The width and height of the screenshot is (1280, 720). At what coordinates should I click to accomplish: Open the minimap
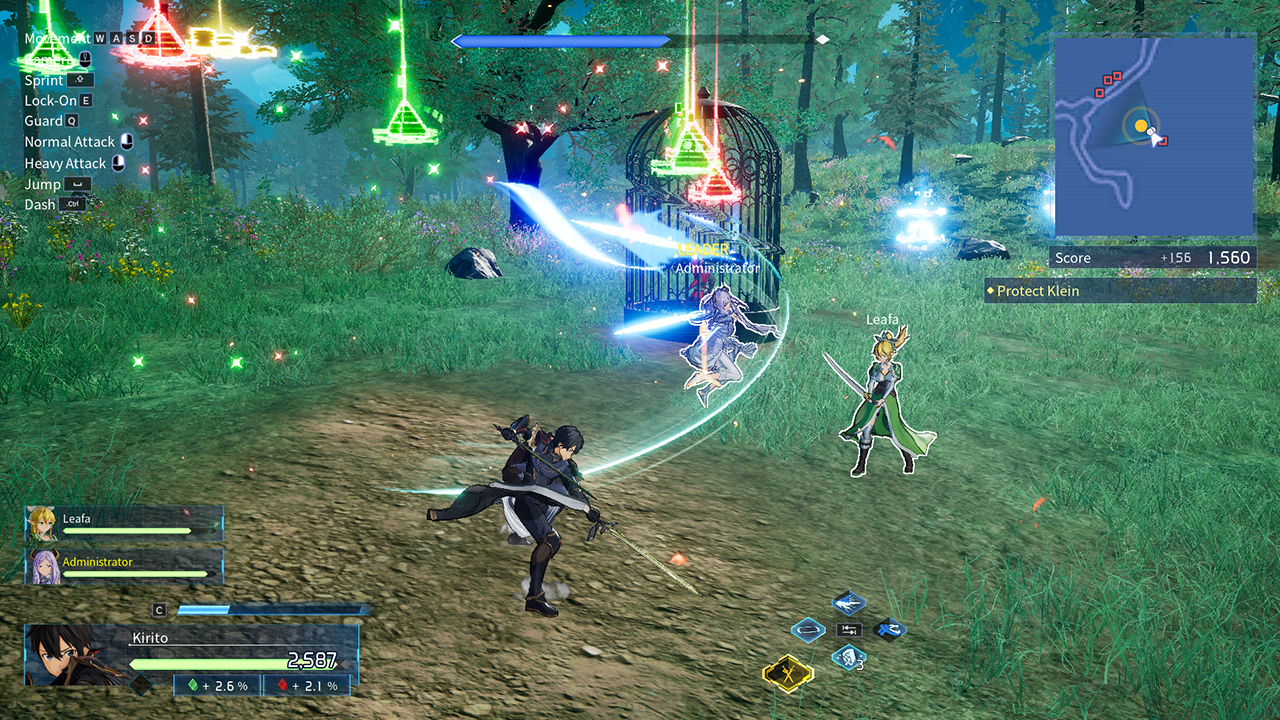click(1154, 136)
